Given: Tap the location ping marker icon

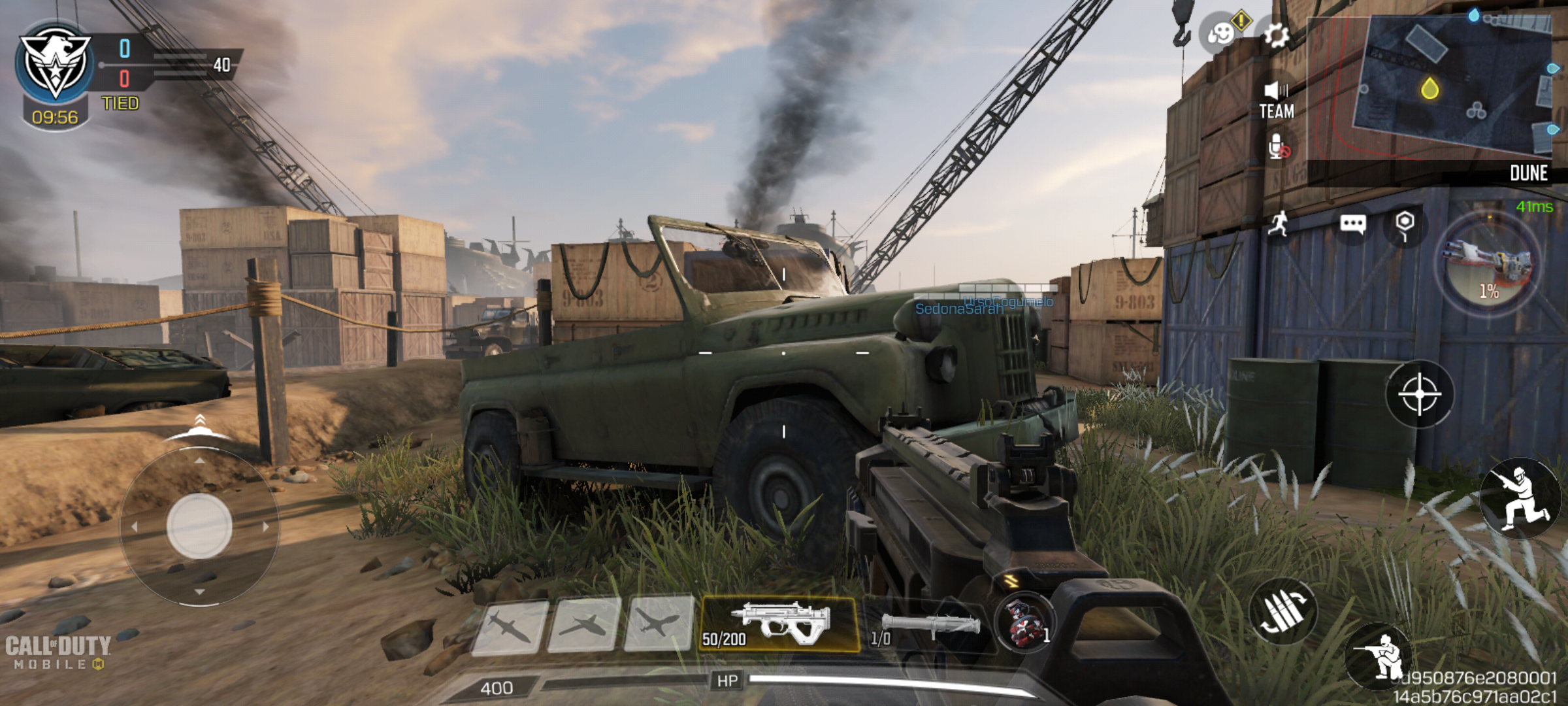Looking at the screenshot, I should tap(1405, 224).
